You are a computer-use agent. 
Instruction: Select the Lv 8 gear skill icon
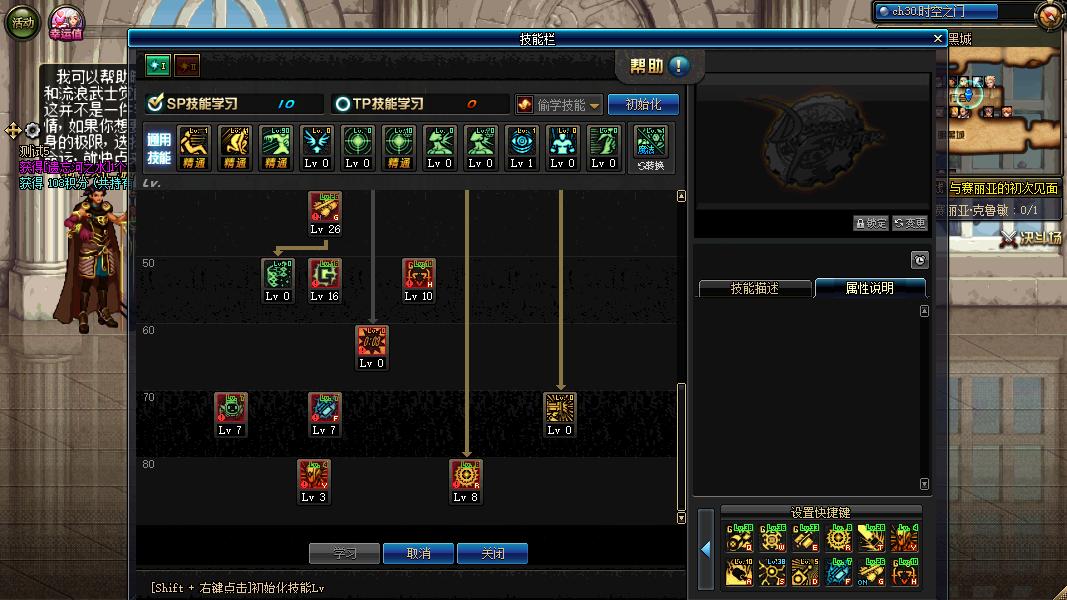(466, 477)
